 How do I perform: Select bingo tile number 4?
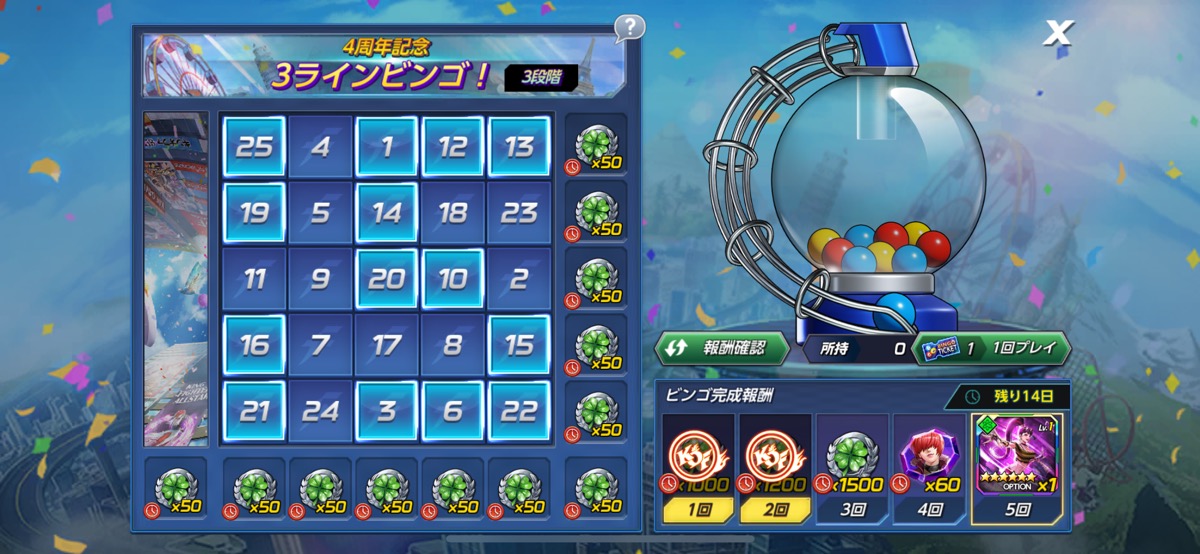pos(320,147)
